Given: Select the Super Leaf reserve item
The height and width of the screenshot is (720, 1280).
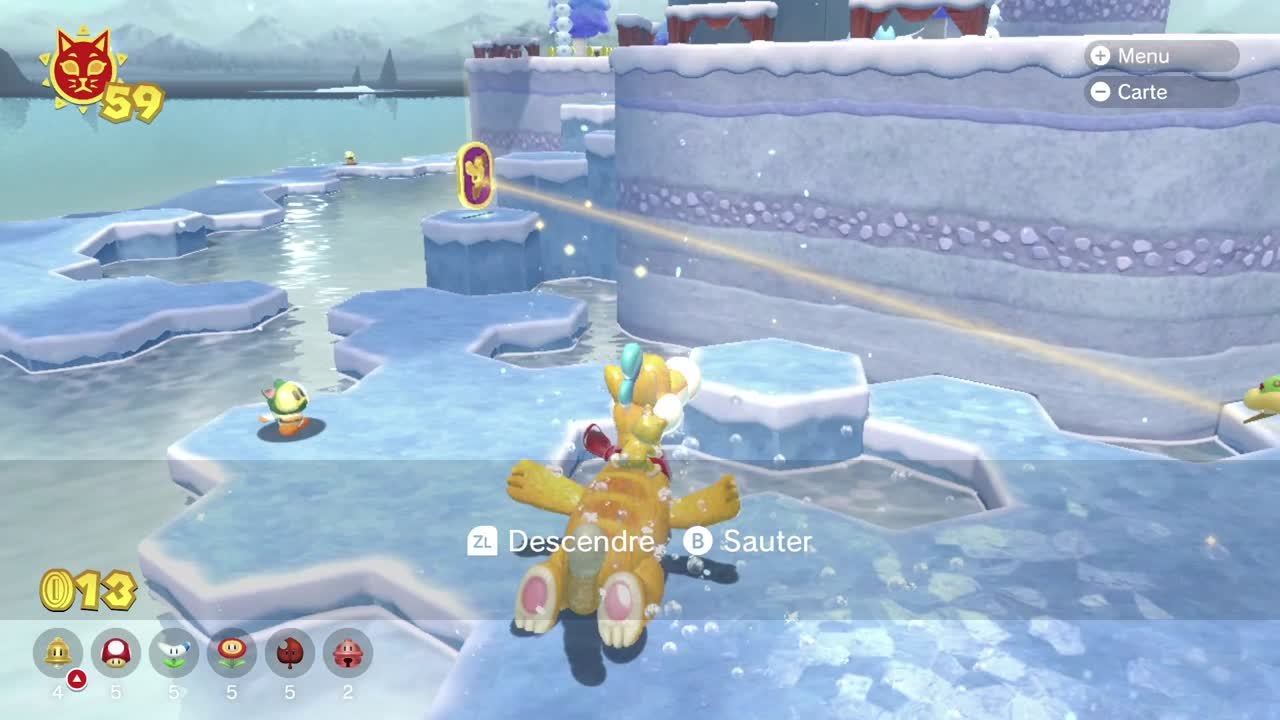Looking at the screenshot, I should 290,653.
